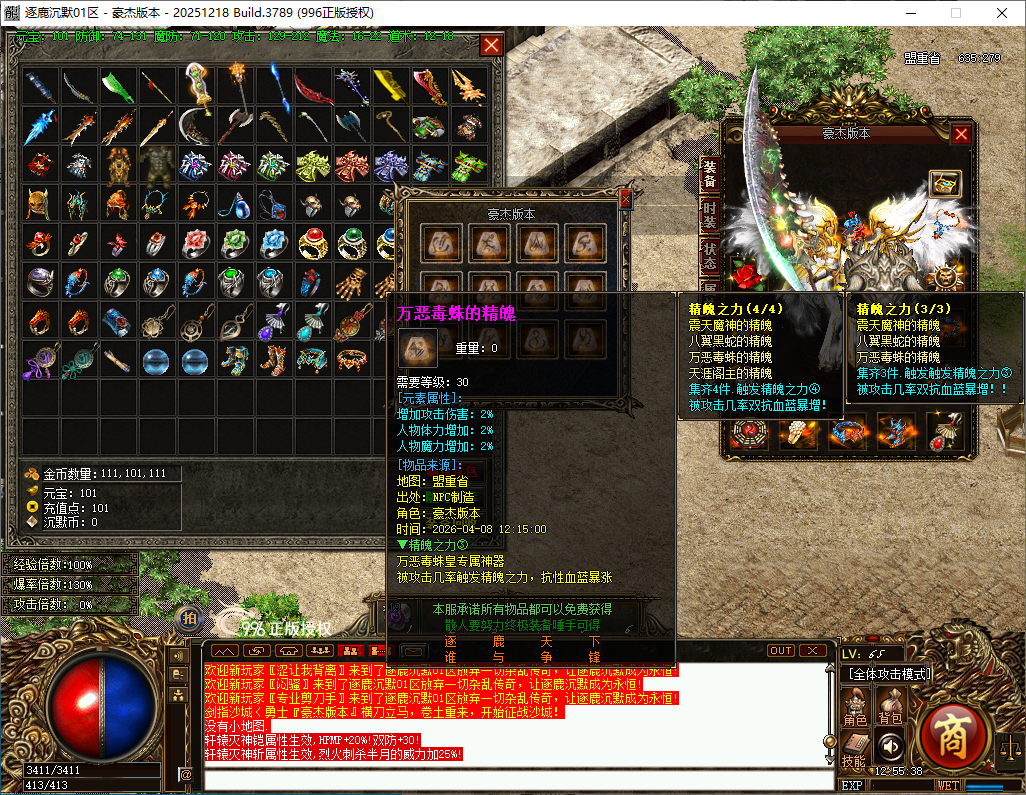Viewport: 1026px width, 795px height.
Task: Select the green cleaver weapon in the bag
Action: [118, 86]
